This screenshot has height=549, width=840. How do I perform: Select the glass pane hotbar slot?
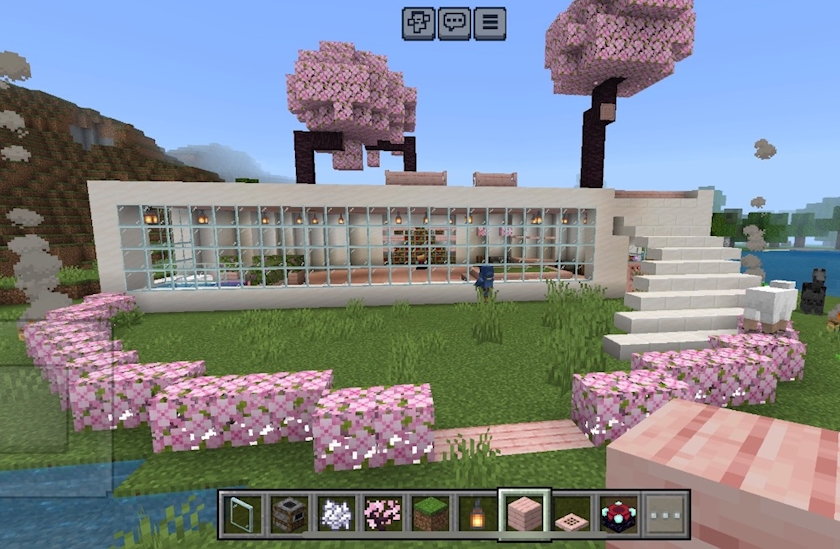pyautogui.click(x=241, y=513)
